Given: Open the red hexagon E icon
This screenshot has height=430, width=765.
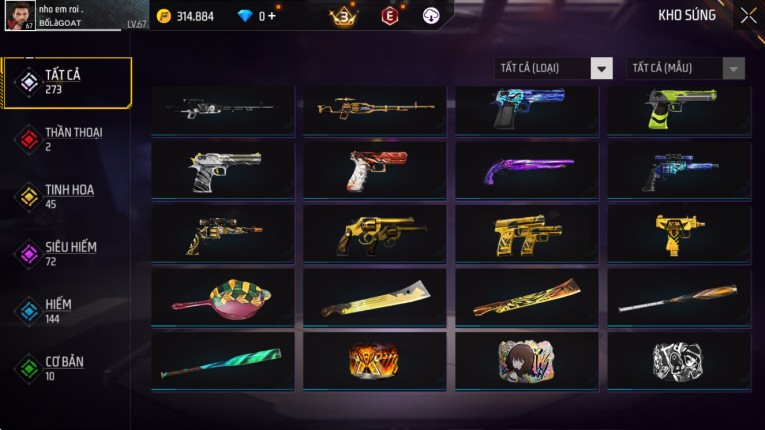Looking at the screenshot, I should tap(389, 16).
